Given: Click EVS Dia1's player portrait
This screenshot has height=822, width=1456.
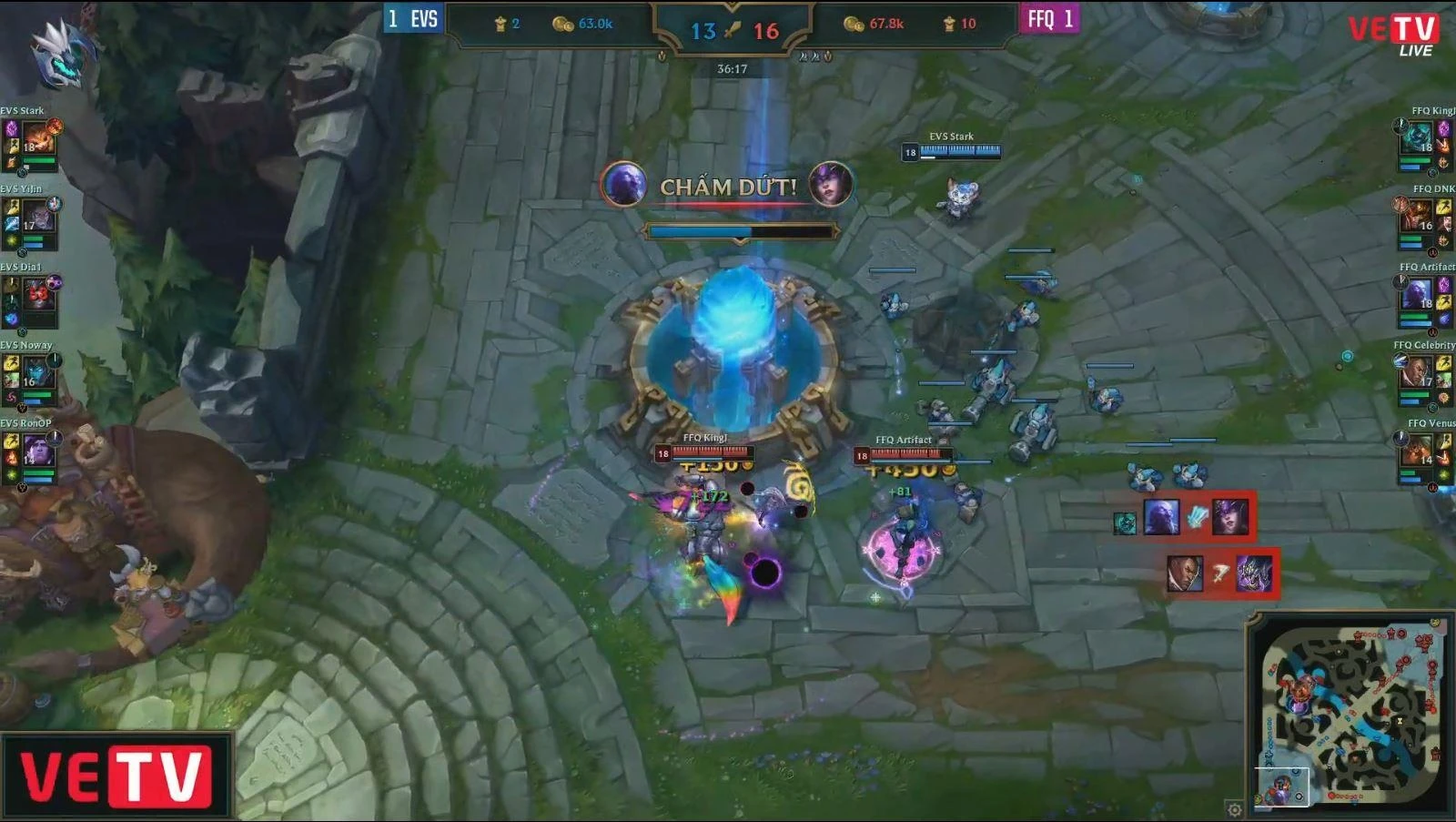Looking at the screenshot, I should pos(37,295).
